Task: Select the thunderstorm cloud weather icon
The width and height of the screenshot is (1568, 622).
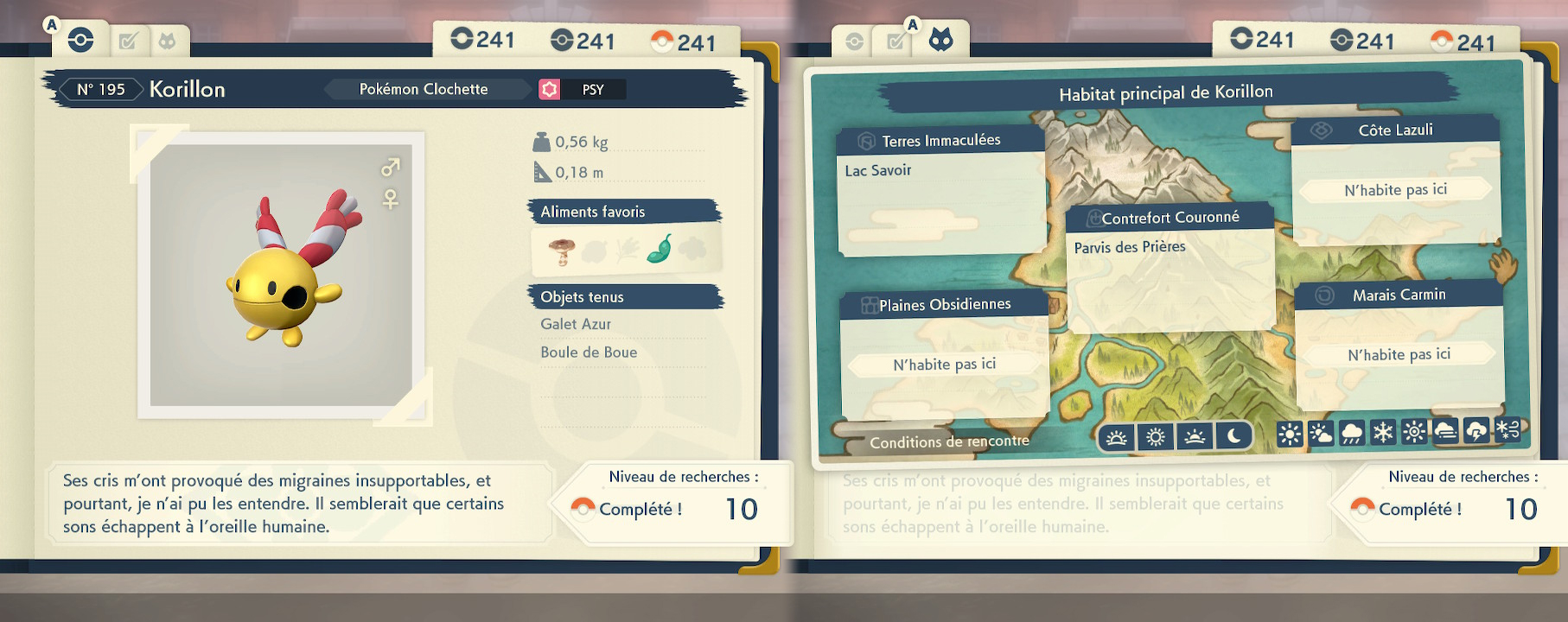Action: click(x=1476, y=431)
